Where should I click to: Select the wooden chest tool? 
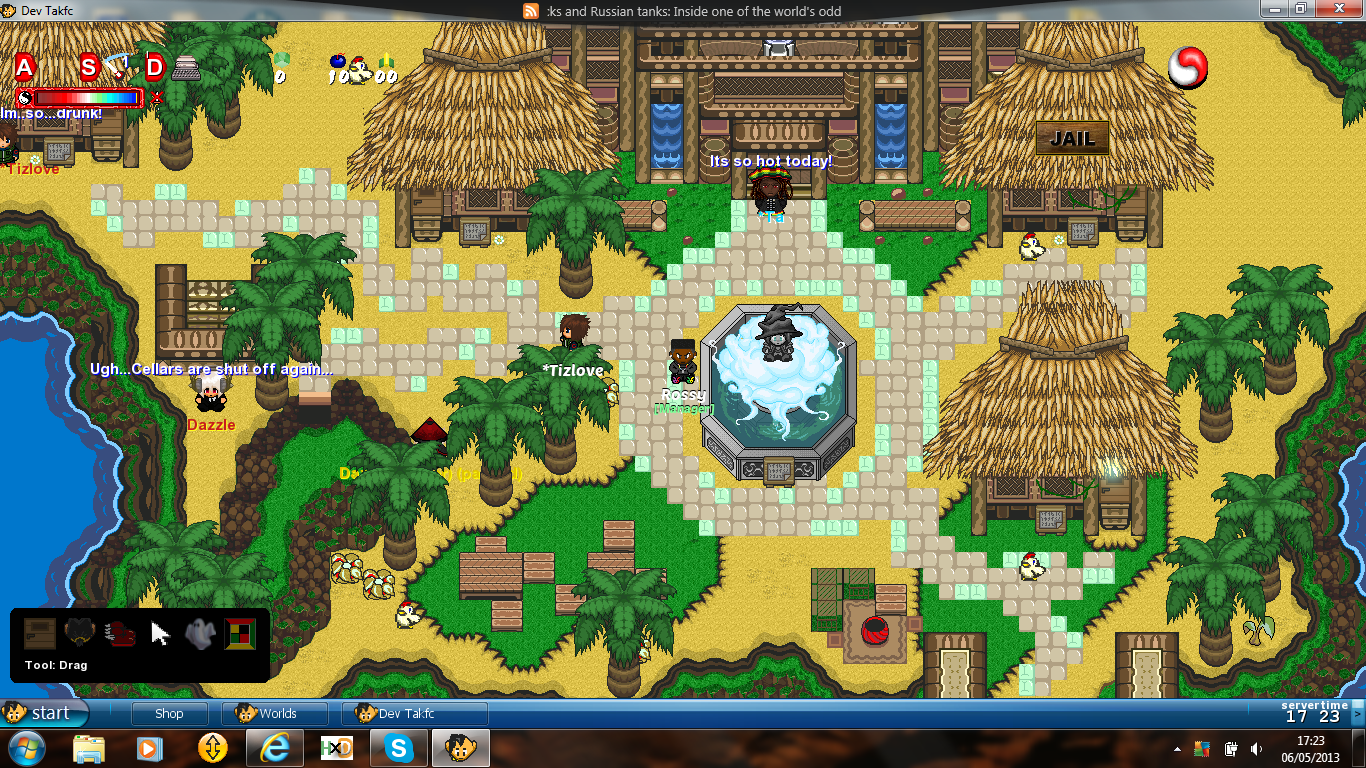40,634
